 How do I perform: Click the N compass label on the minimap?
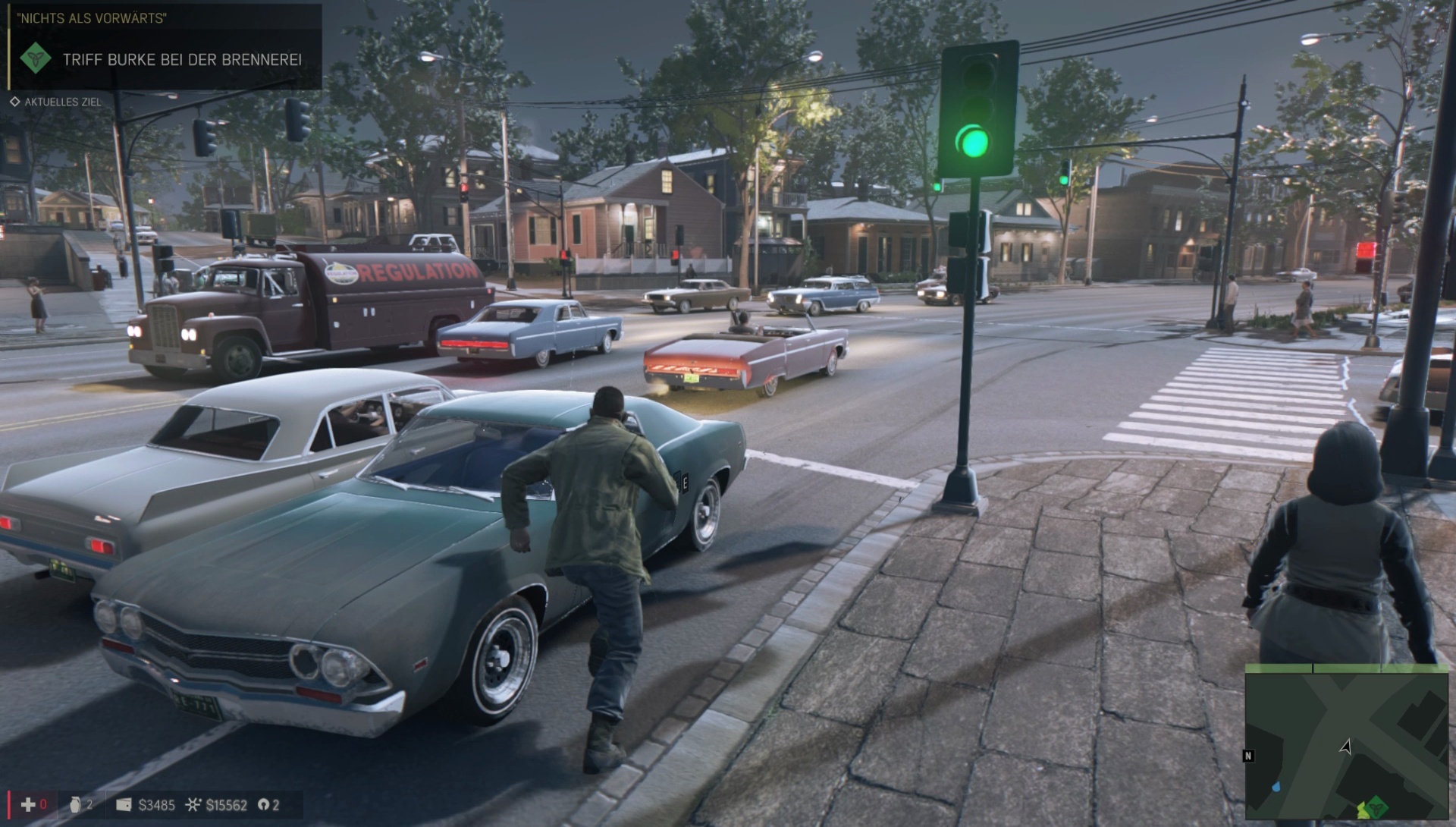(x=1248, y=755)
